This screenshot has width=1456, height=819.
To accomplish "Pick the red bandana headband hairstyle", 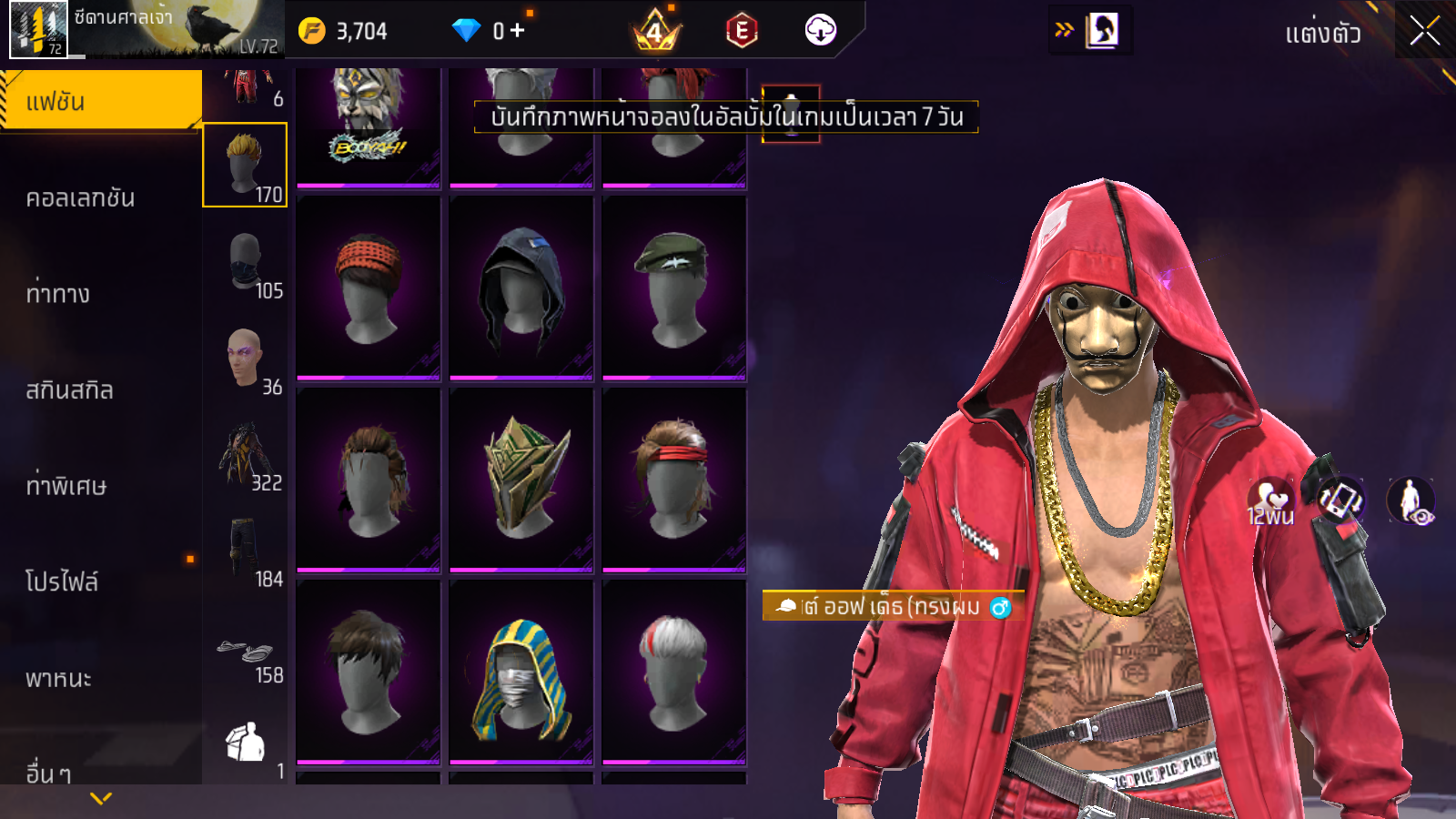I will pyautogui.click(x=369, y=288).
